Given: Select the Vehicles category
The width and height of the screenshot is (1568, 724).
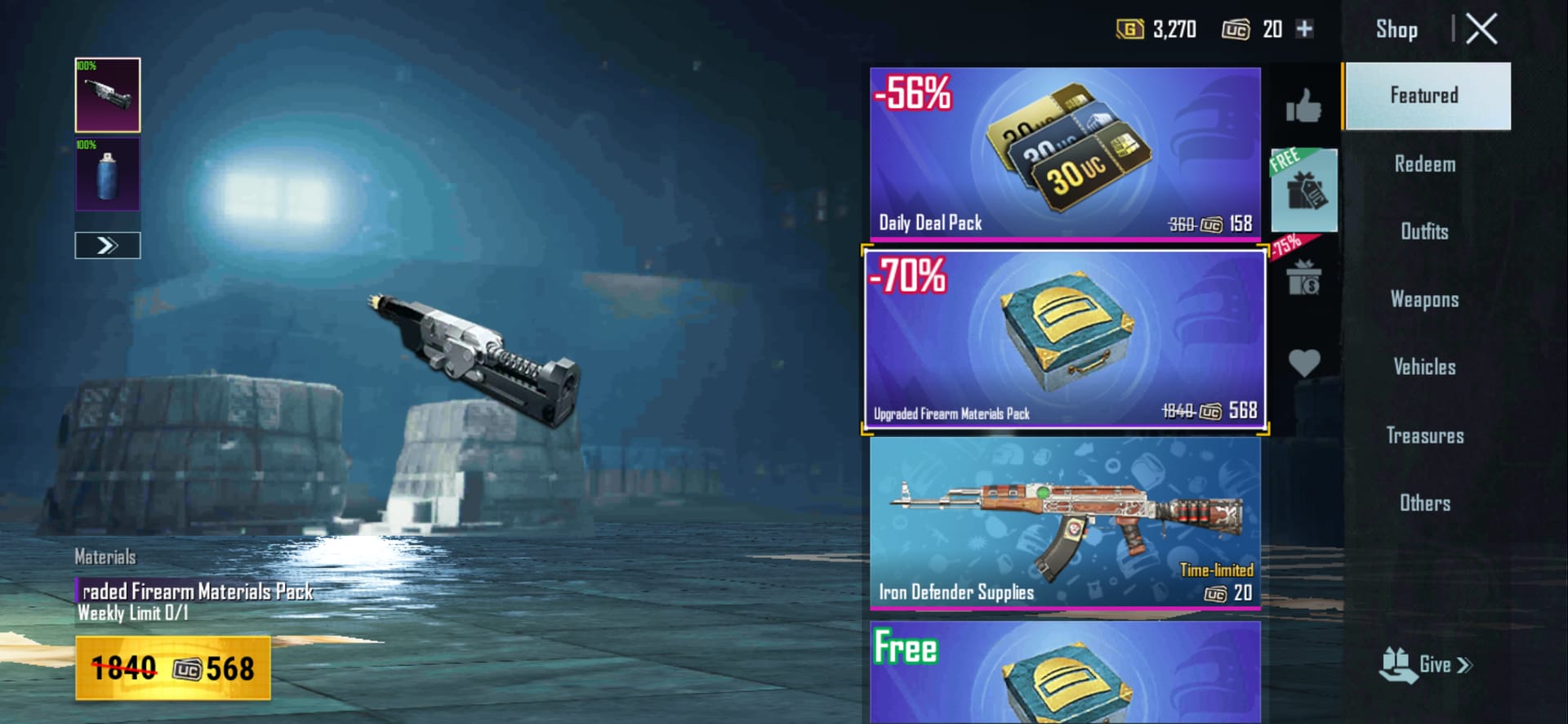Looking at the screenshot, I should click(1424, 367).
